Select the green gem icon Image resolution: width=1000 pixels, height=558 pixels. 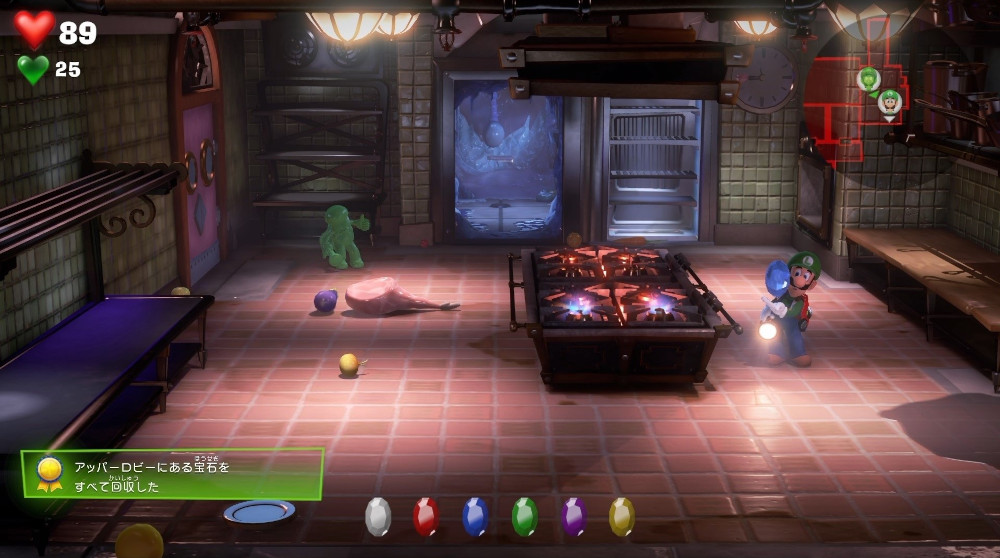coord(524,516)
